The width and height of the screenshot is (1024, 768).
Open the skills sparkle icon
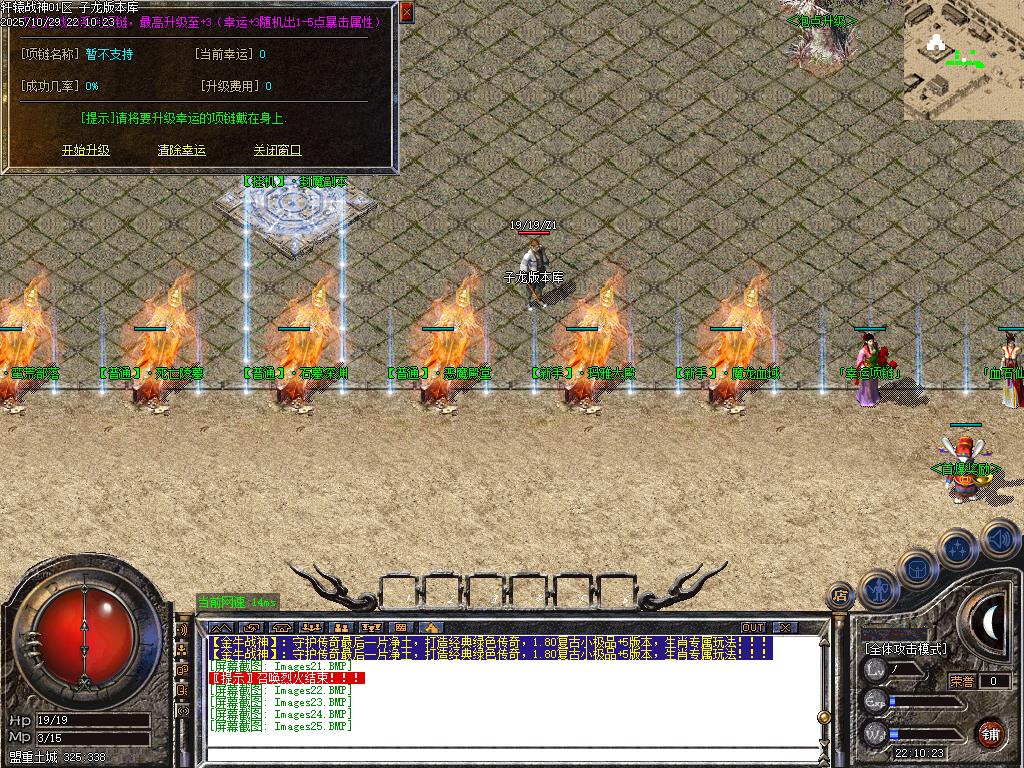tap(957, 548)
